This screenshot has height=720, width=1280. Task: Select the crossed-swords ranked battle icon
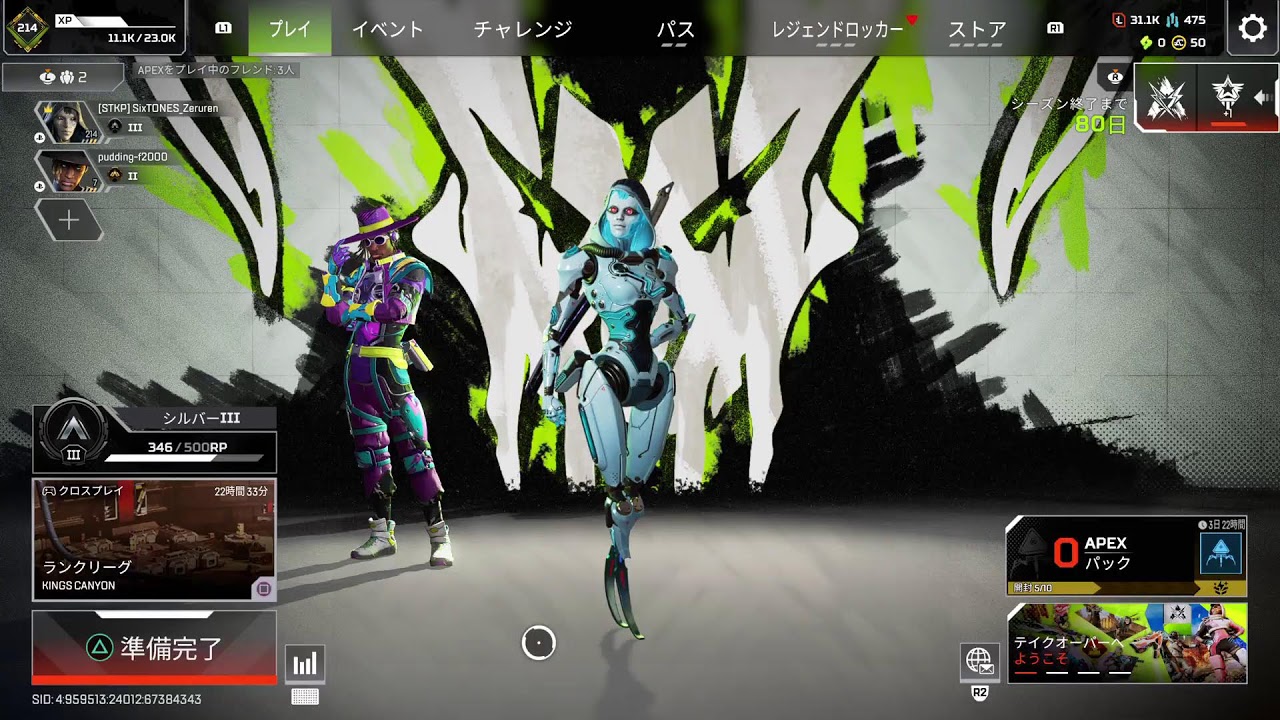1166,97
